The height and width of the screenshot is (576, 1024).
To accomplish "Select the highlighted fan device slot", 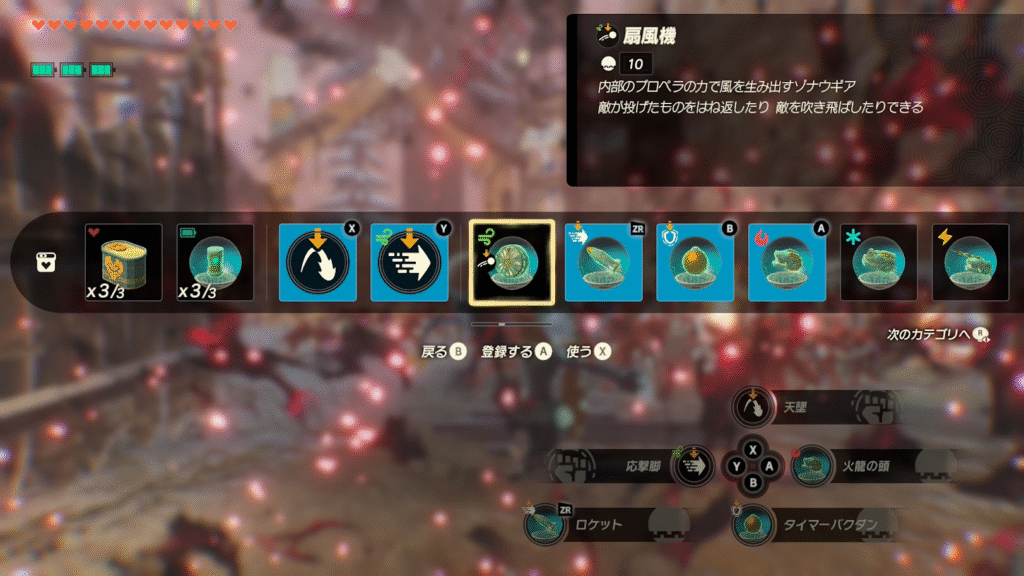I will pyautogui.click(x=511, y=262).
